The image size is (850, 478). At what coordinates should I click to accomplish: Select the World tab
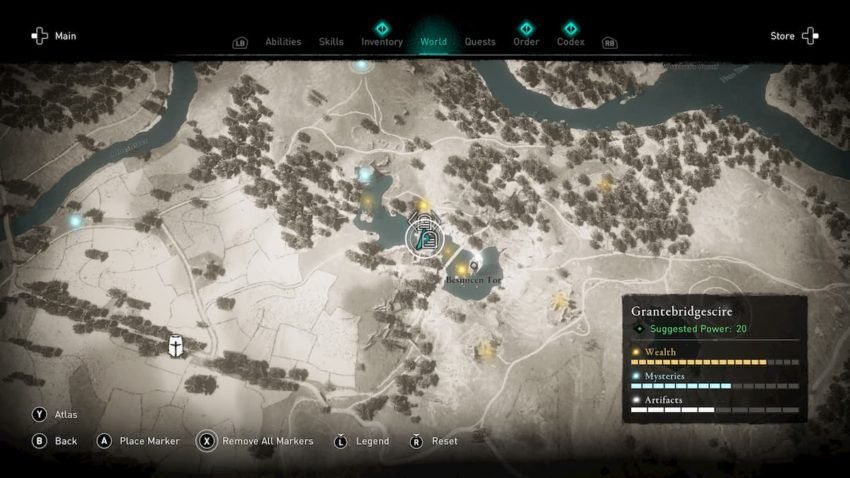434,42
